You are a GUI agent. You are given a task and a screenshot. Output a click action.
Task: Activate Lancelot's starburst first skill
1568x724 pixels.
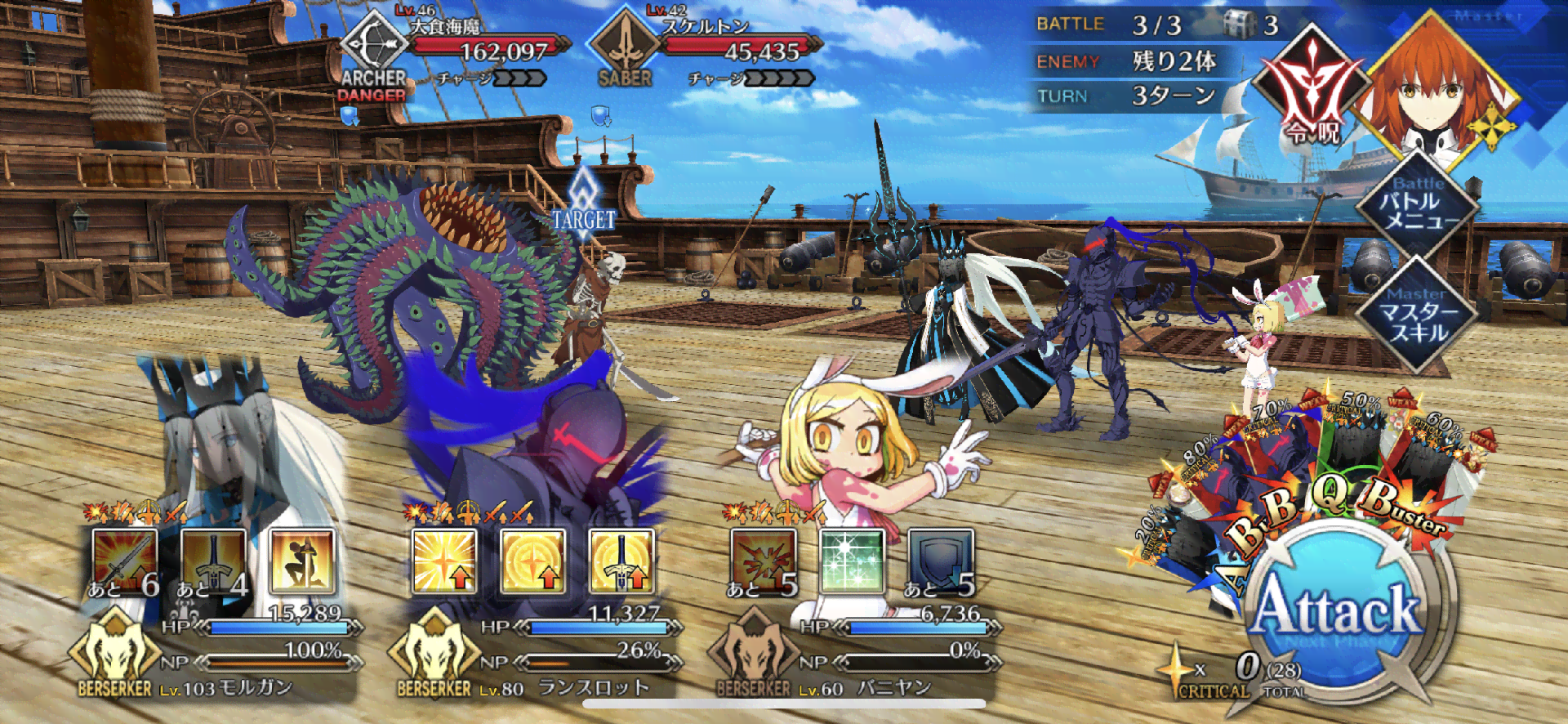tap(444, 561)
